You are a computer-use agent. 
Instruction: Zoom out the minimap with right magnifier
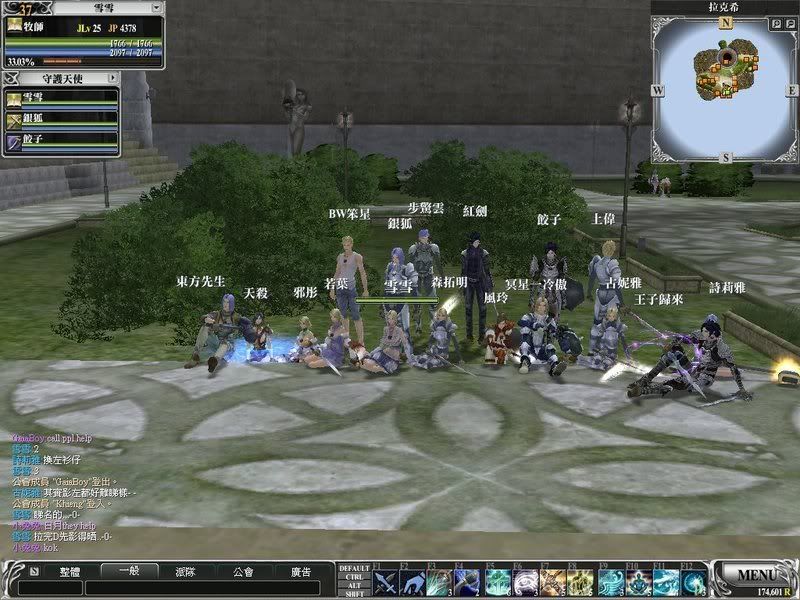(x=789, y=22)
